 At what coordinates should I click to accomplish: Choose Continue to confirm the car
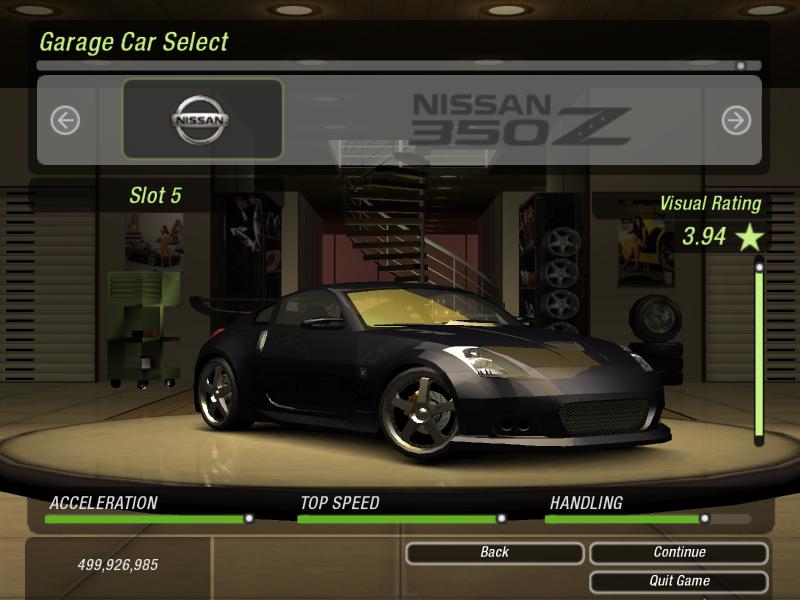point(679,552)
